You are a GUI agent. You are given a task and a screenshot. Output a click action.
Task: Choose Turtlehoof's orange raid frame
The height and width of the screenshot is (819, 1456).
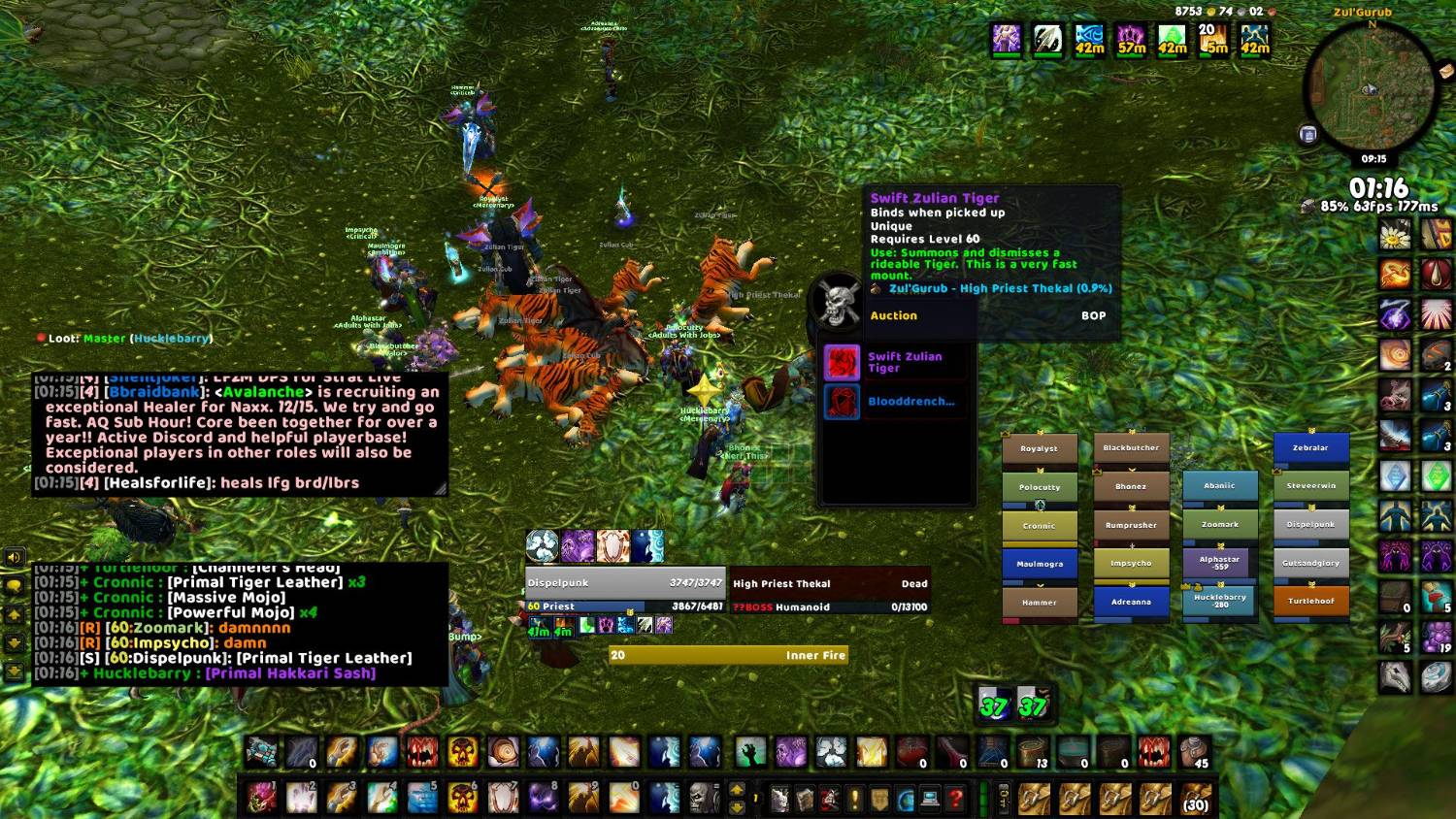pos(1310,601)
